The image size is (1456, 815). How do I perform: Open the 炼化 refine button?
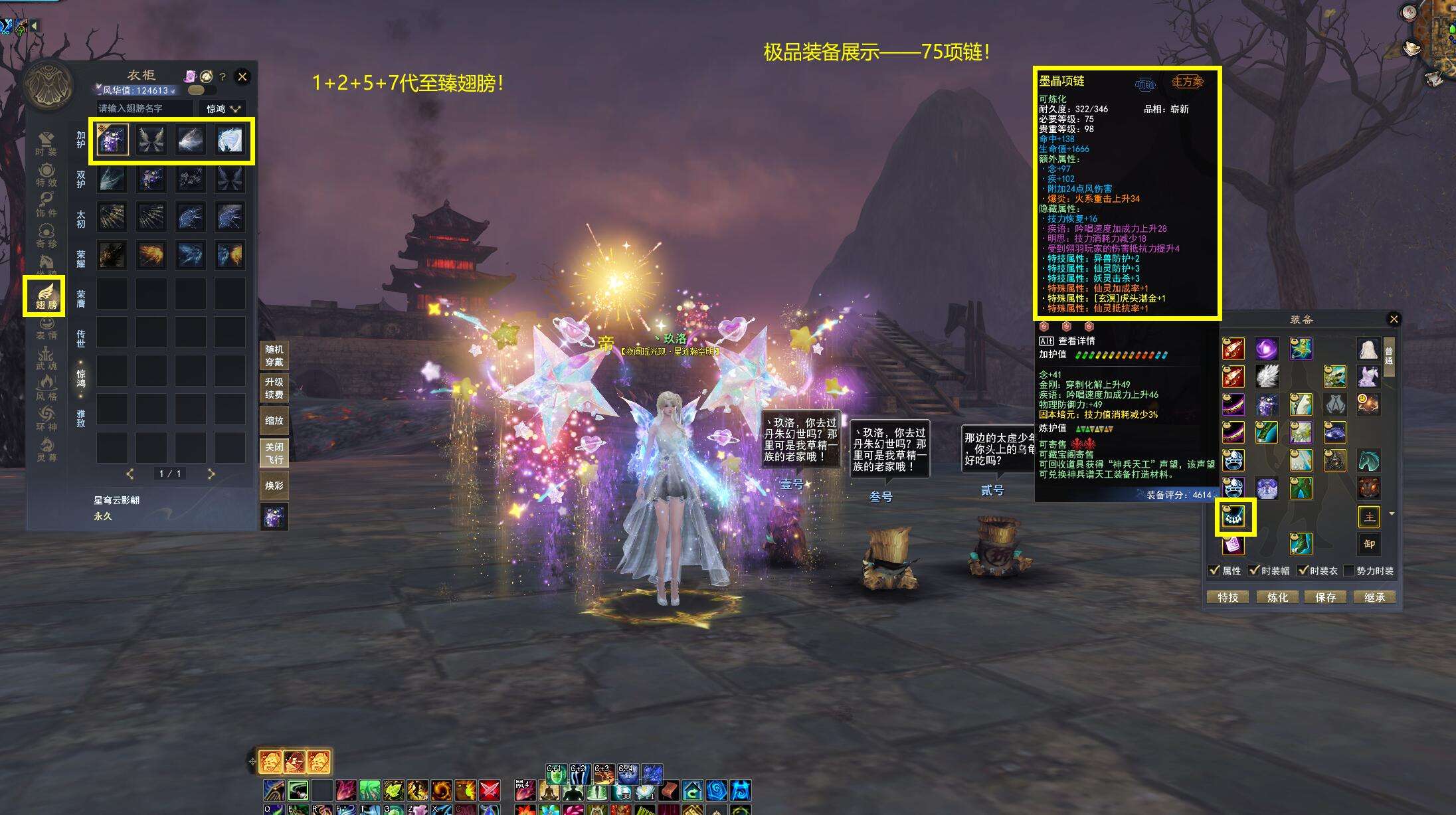1277,597
